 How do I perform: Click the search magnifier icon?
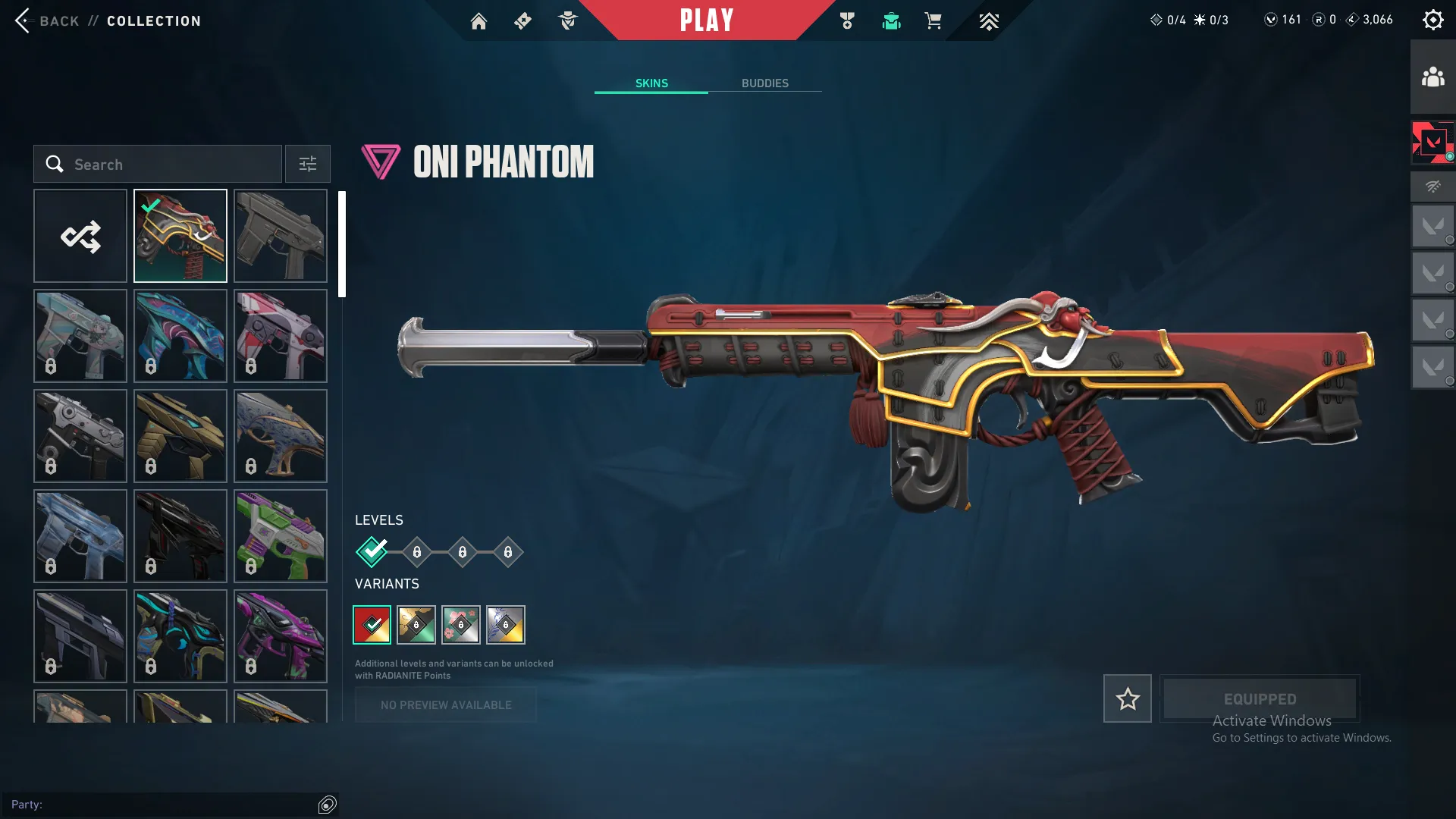[x=55, y=164]
